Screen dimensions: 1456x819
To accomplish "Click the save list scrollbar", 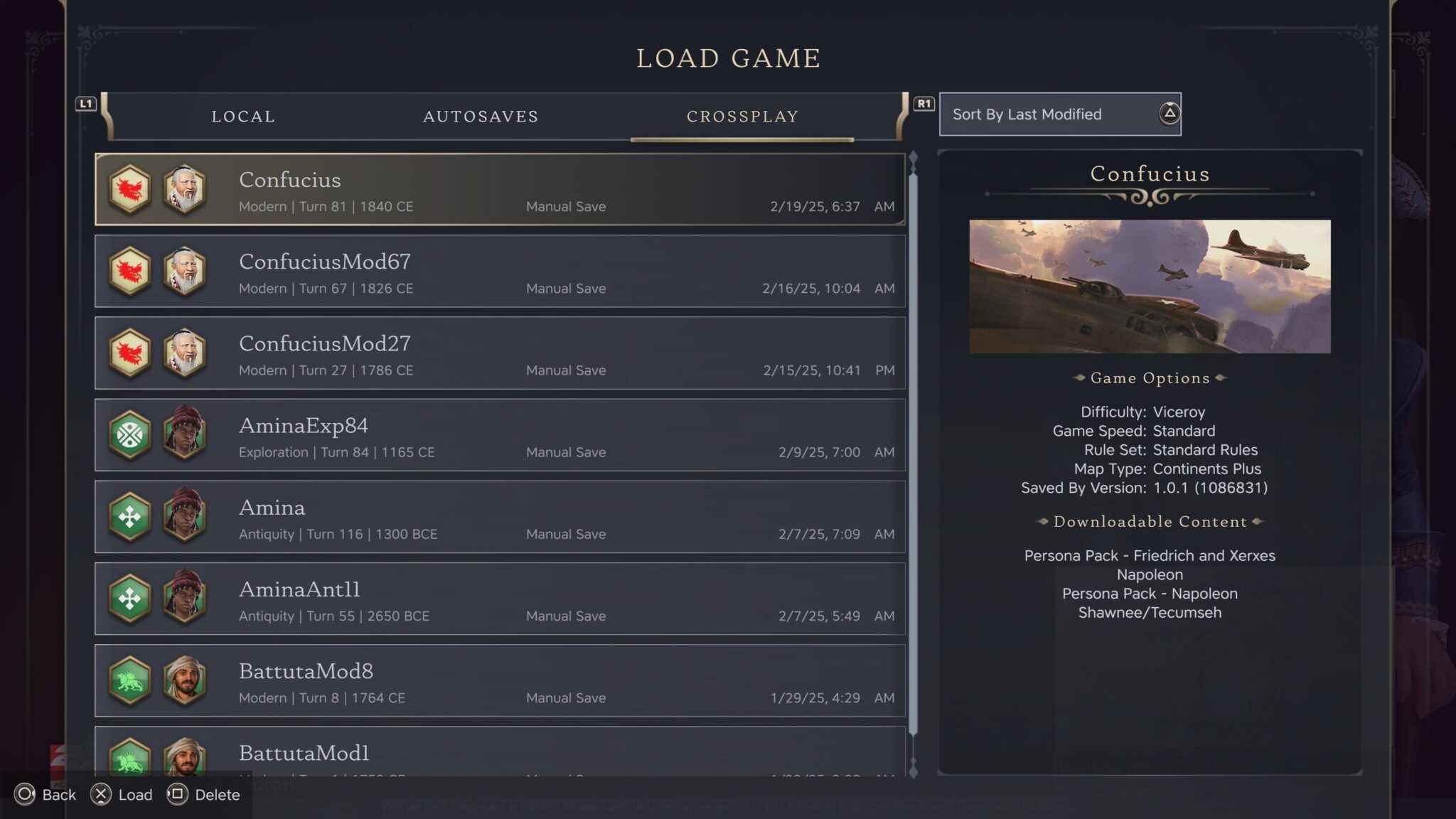I will 913,427.
